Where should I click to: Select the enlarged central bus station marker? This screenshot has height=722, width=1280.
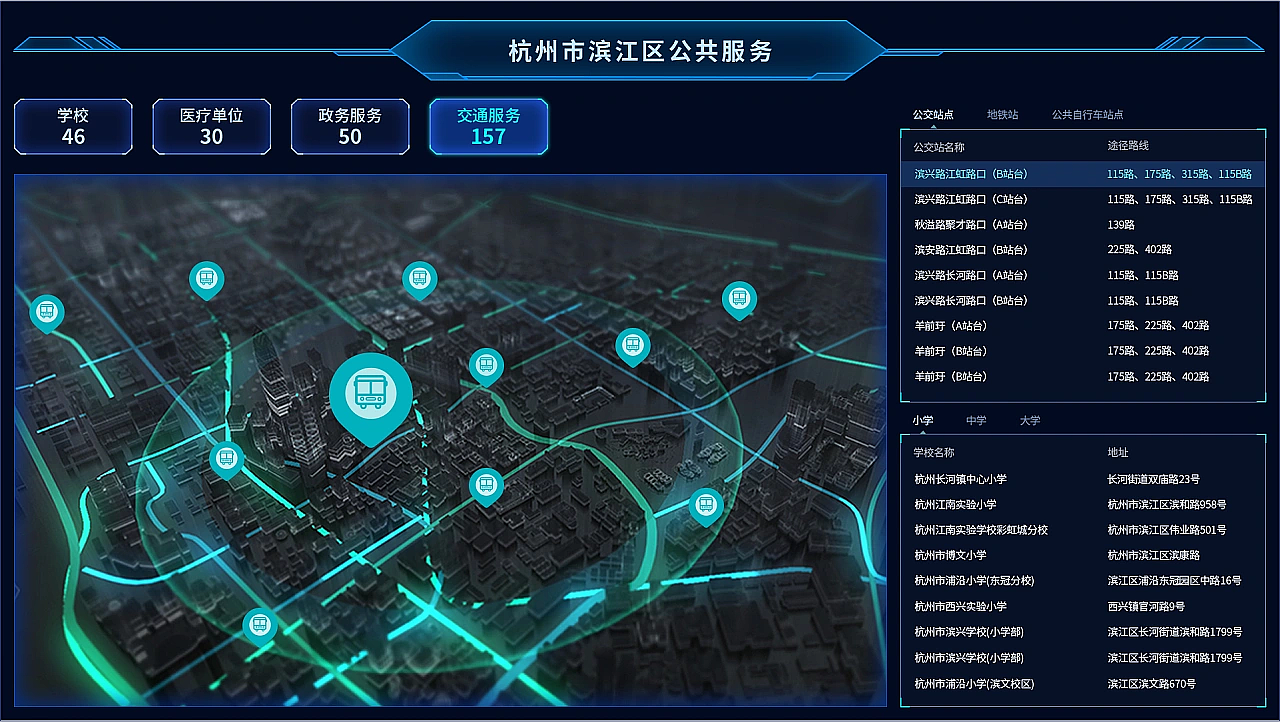pyautogui.click(x=372, y=390)
